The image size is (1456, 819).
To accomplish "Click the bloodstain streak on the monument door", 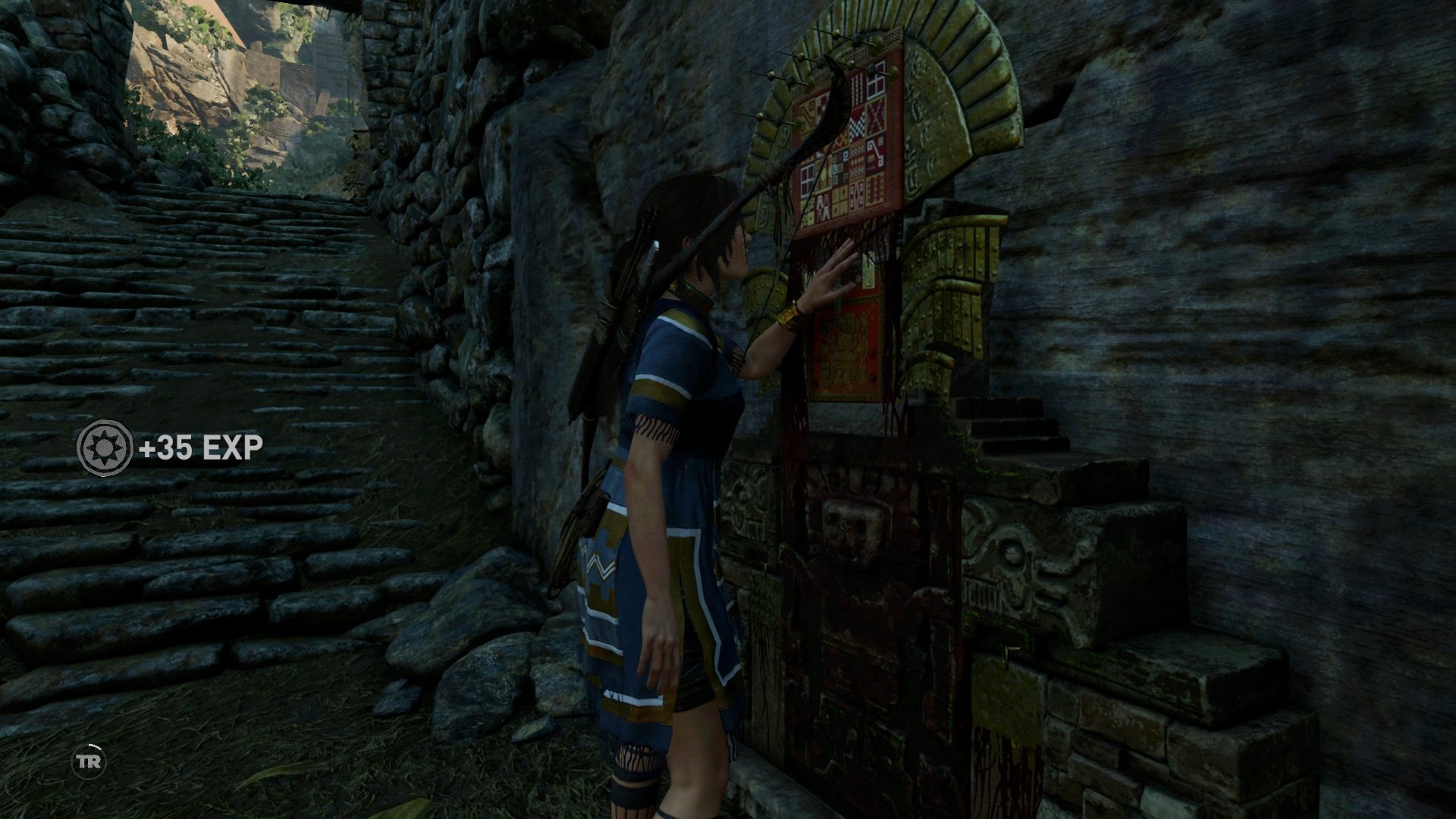I will click(x=895, y=425).
